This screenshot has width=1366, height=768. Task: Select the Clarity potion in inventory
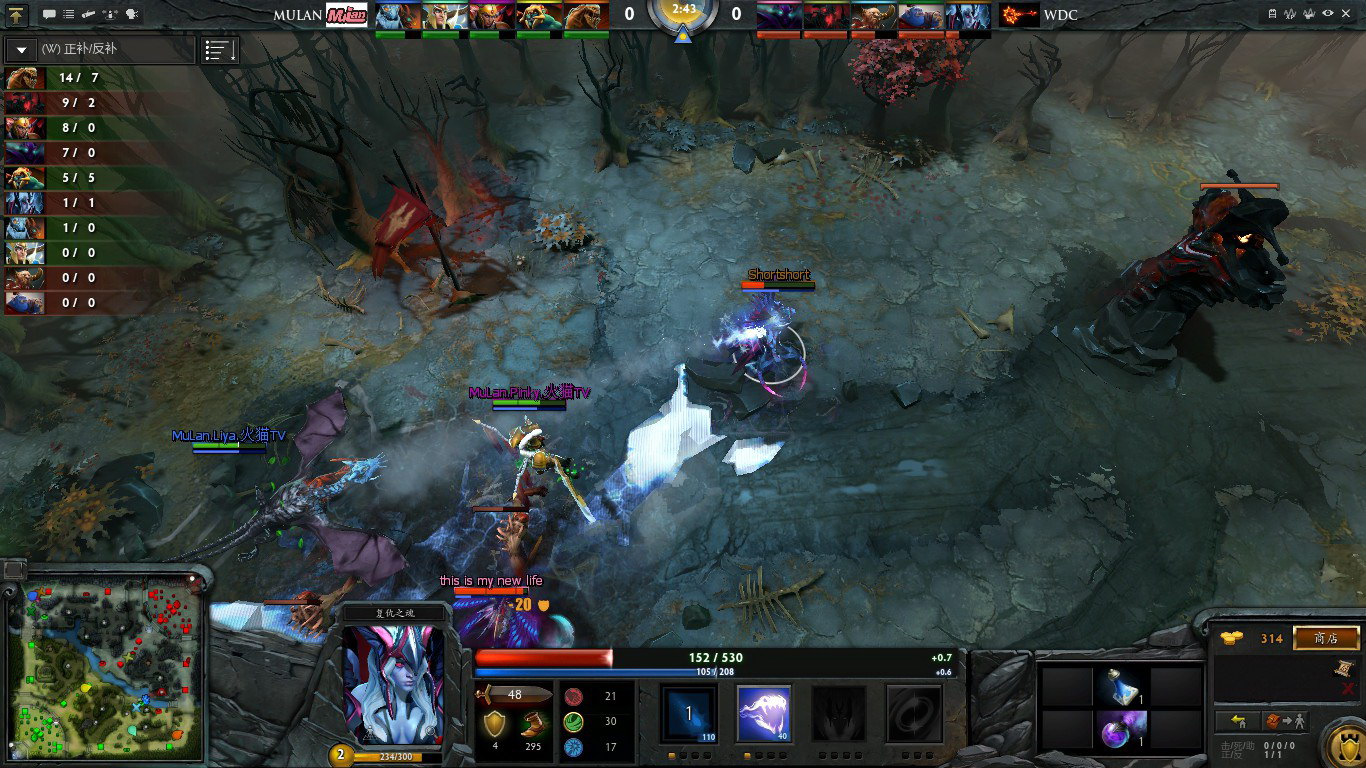point(1121,686)
